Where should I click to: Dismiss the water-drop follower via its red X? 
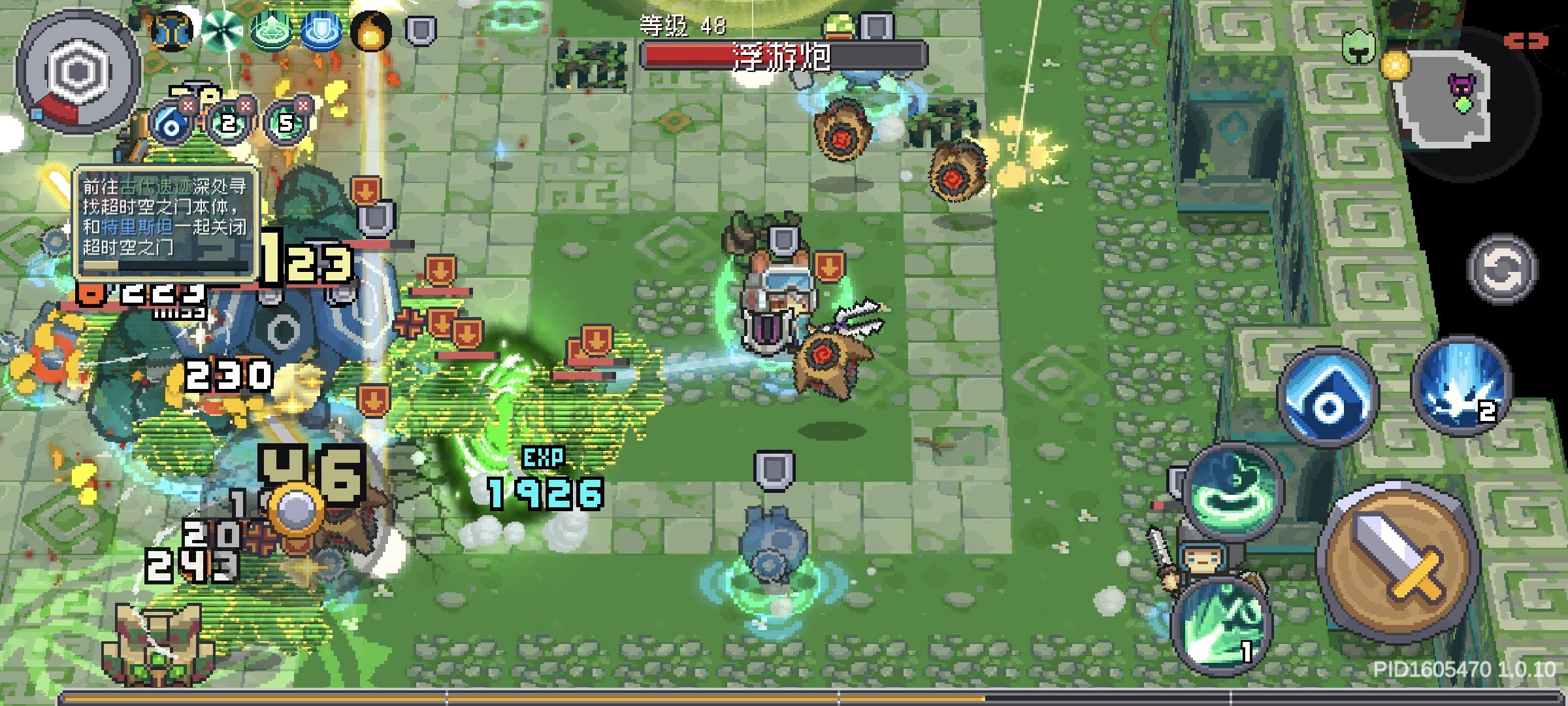click(188, 107)
